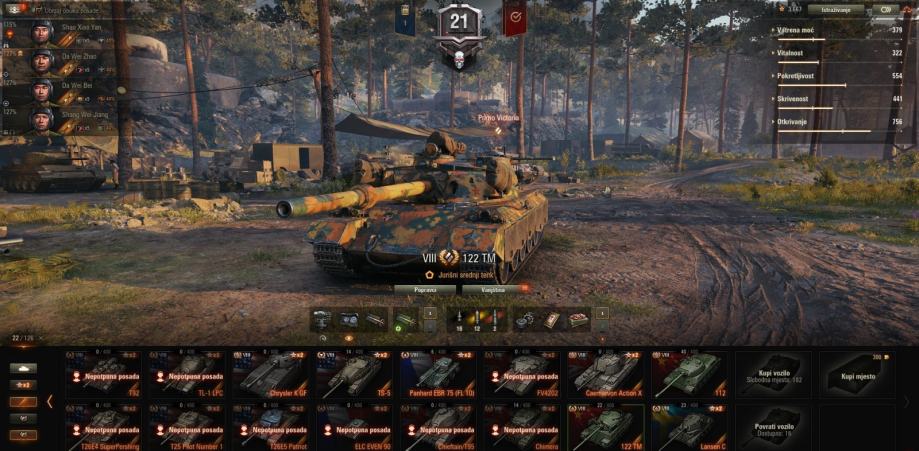Select the Caernarvon Action X tank card
The image size is (919, 451).
click(606, 374)
